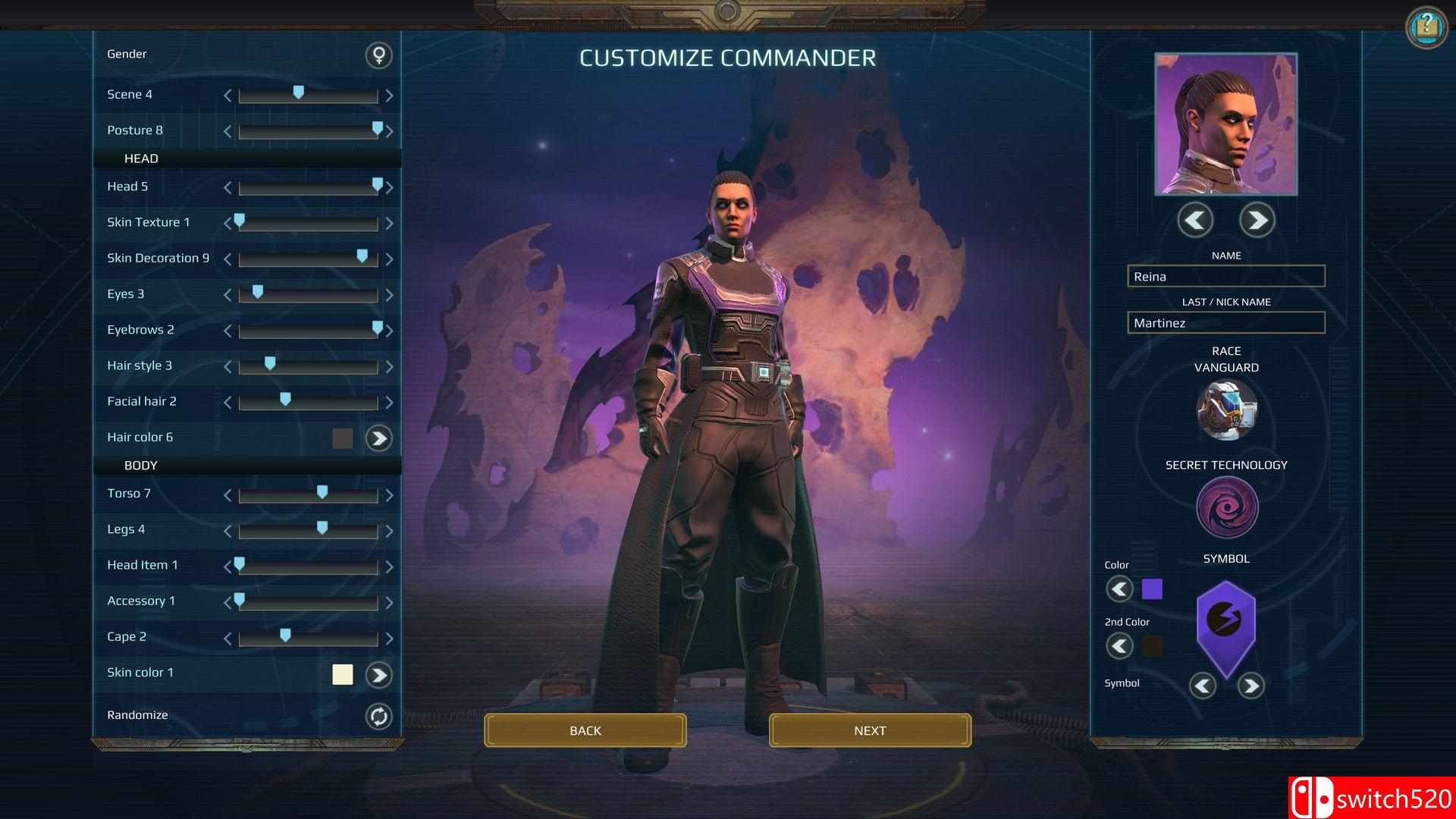Click the Secret Technology icon
Image resolution: width=1456 pixels, height=819 pixels.
1225,507
